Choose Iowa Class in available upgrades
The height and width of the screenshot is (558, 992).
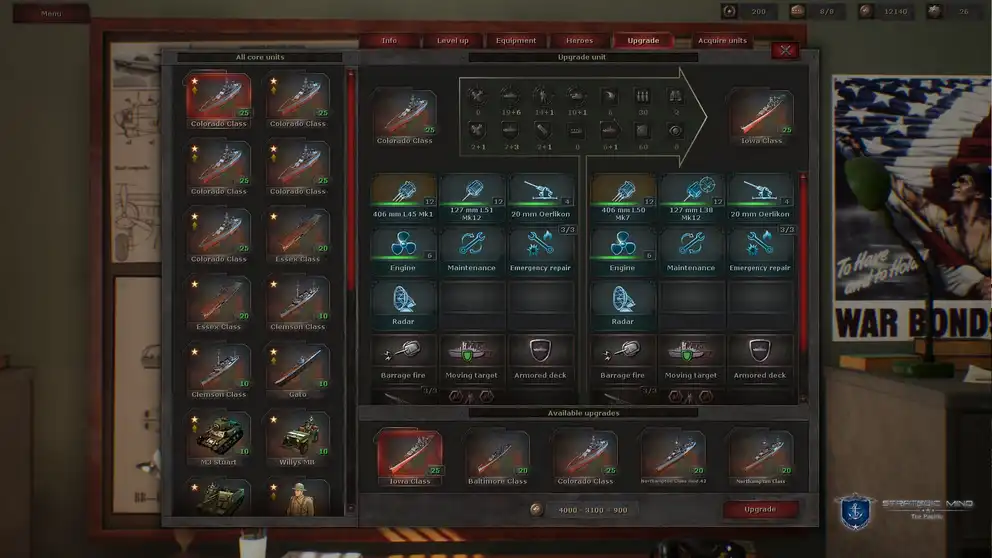(x=409, y=456)
